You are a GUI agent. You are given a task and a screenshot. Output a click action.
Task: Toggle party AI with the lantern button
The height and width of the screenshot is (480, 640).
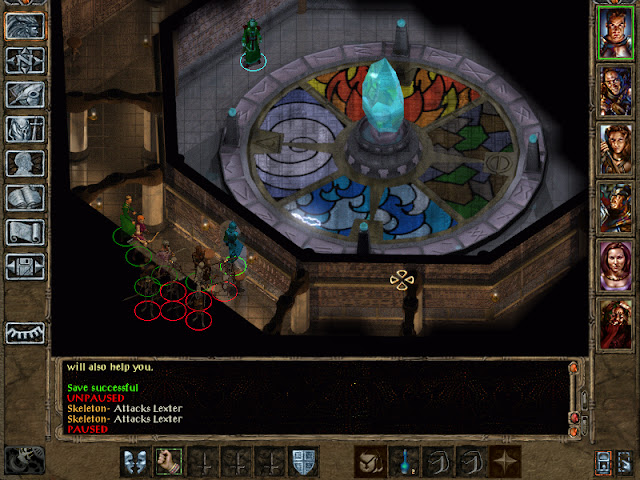pyautogui.click(x=604, y=461)
